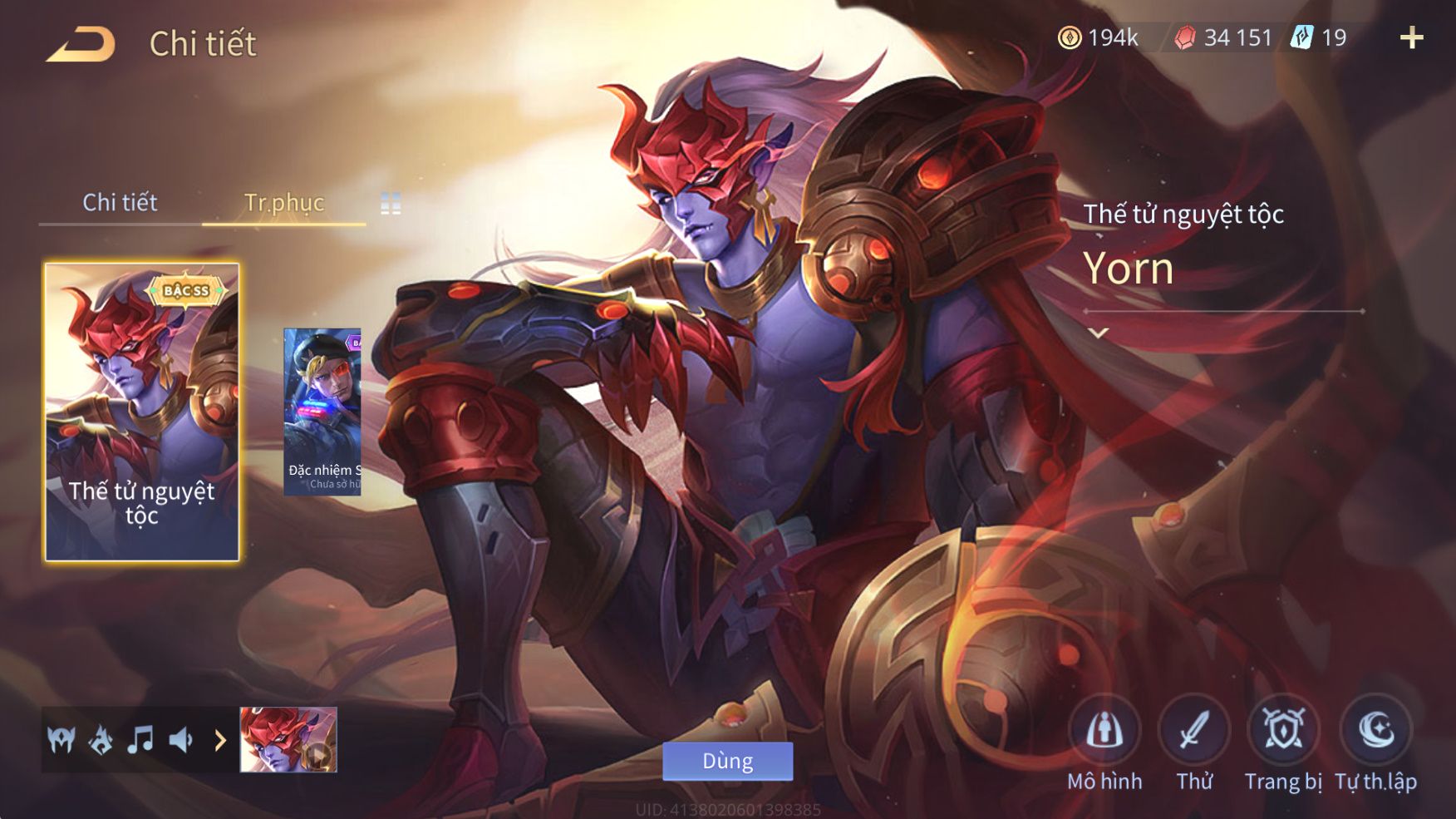Add currency with the plus button
This screenshot has width=1456, height=819.
pos(1411,37)
